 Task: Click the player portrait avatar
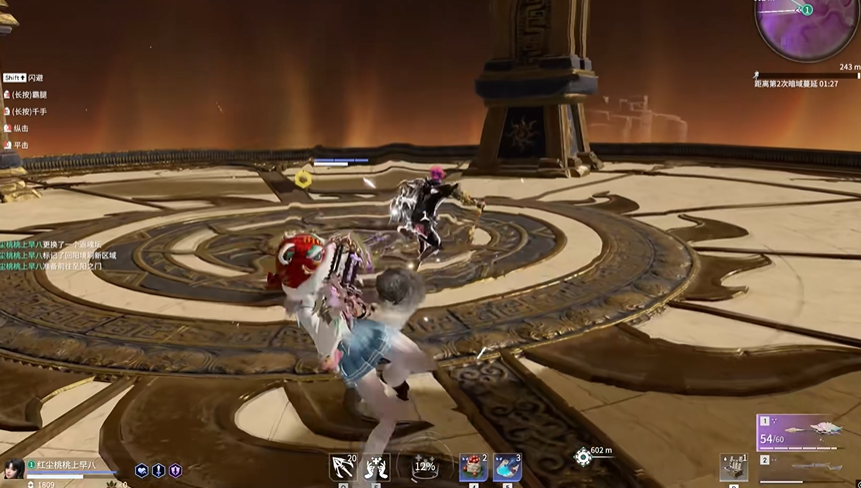(x=14, y=470)
